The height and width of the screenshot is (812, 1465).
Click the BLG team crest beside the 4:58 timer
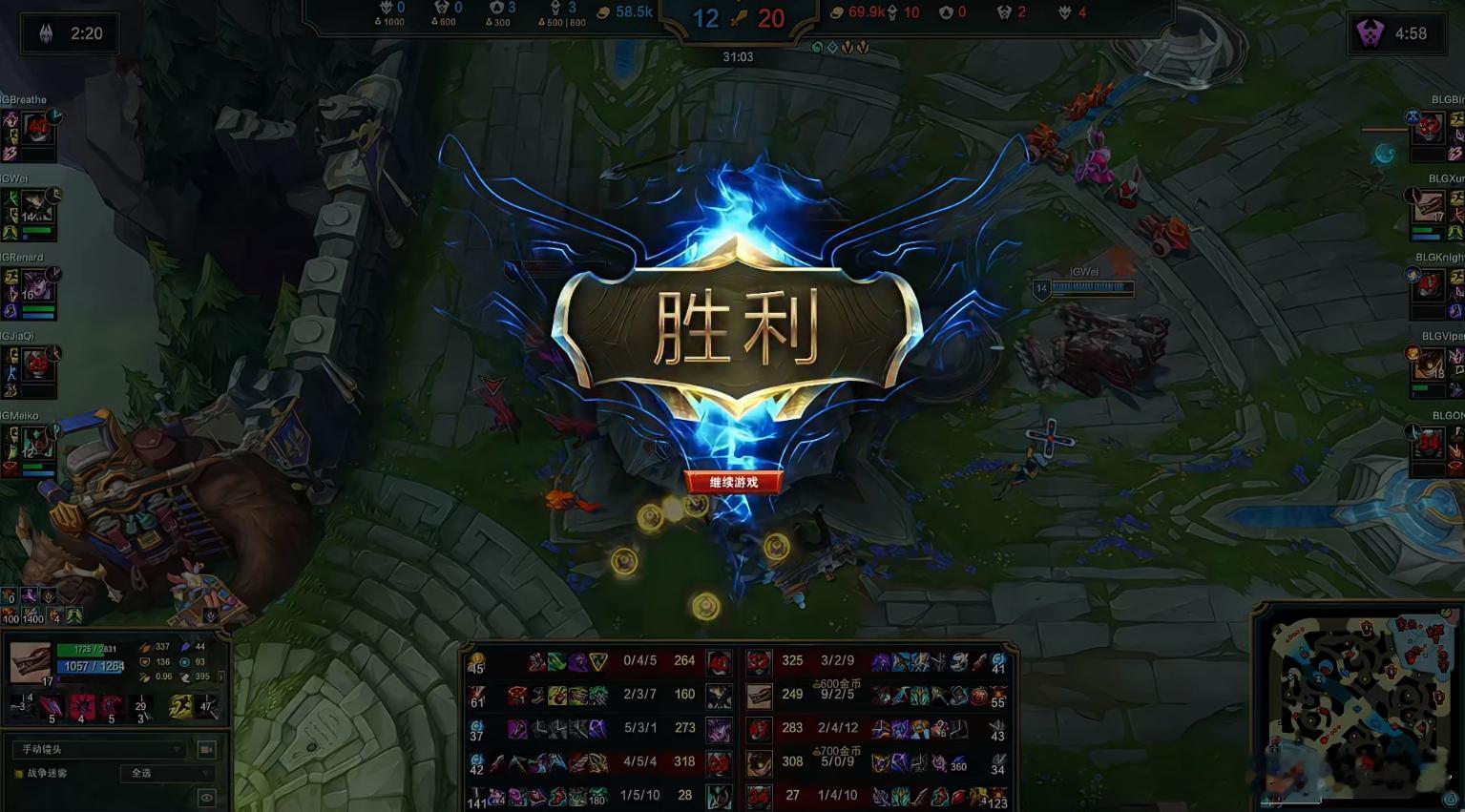(x=1369, y=31)
